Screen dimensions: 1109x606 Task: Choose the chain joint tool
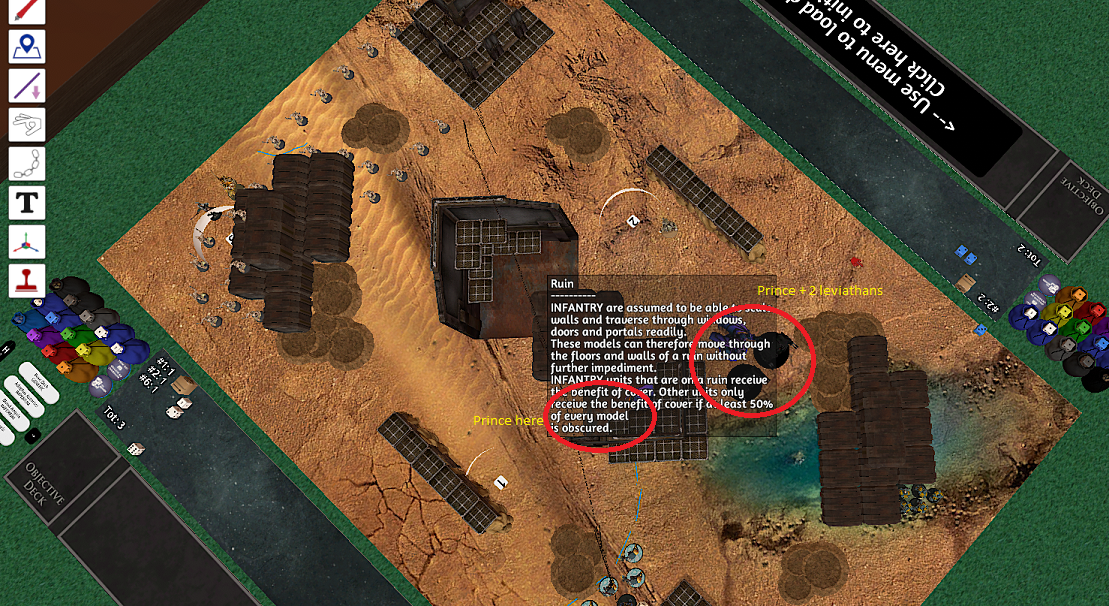coord(28,164)
